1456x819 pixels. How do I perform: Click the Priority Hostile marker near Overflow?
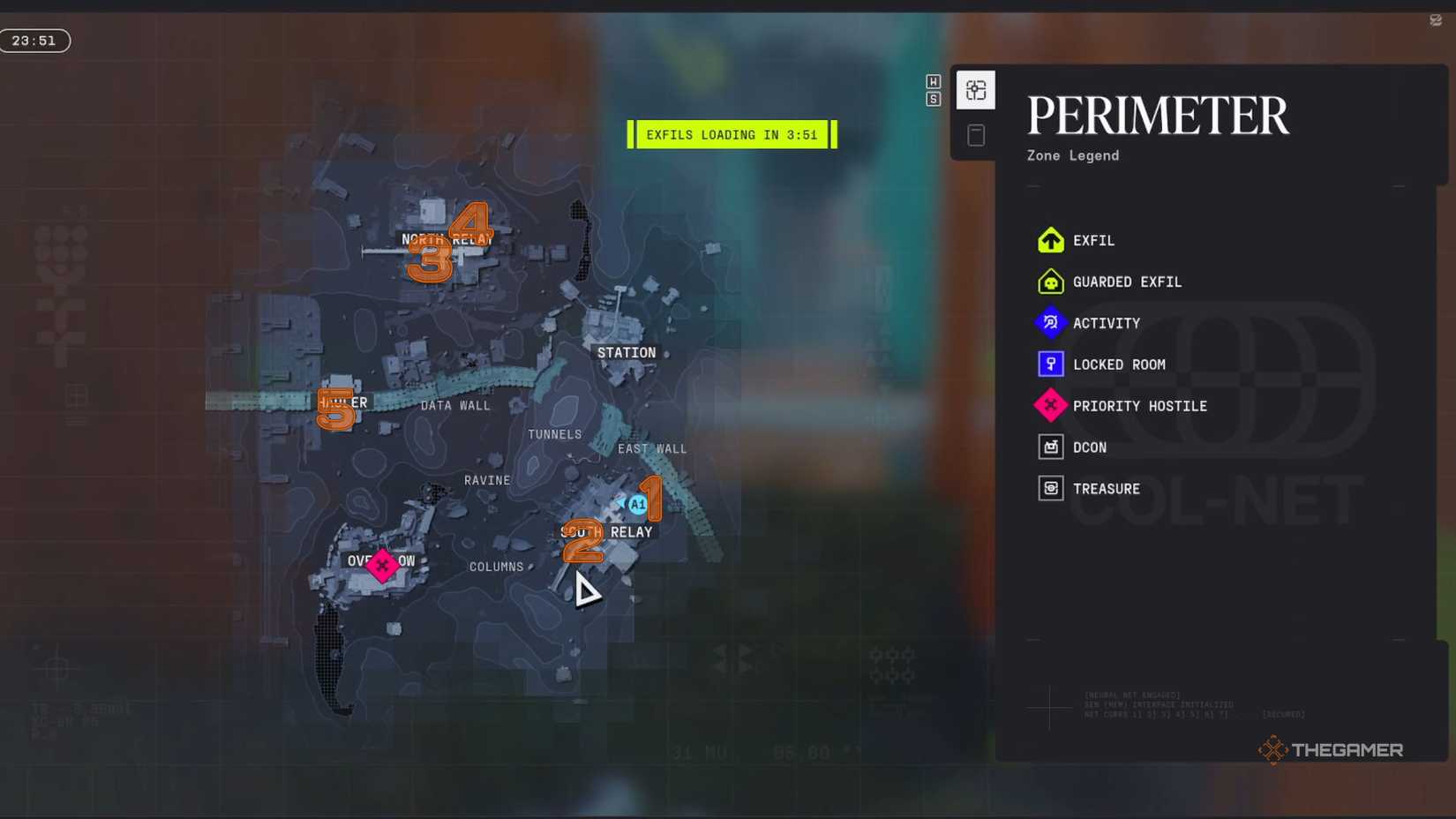[x=382, y=566]
